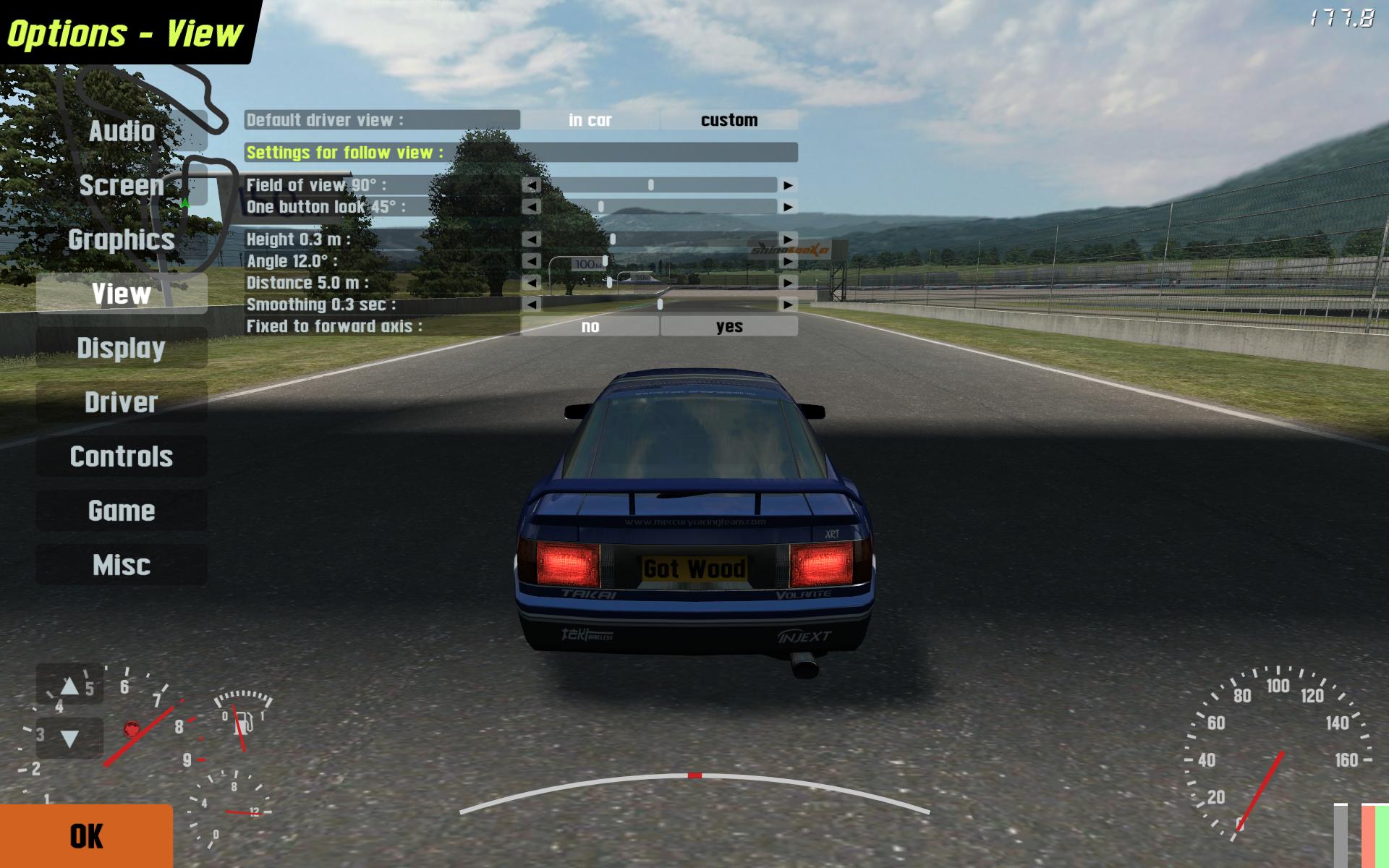Open the Driver options section
This screenshot has width=1389, height=868.
click(x=122, y=402)
